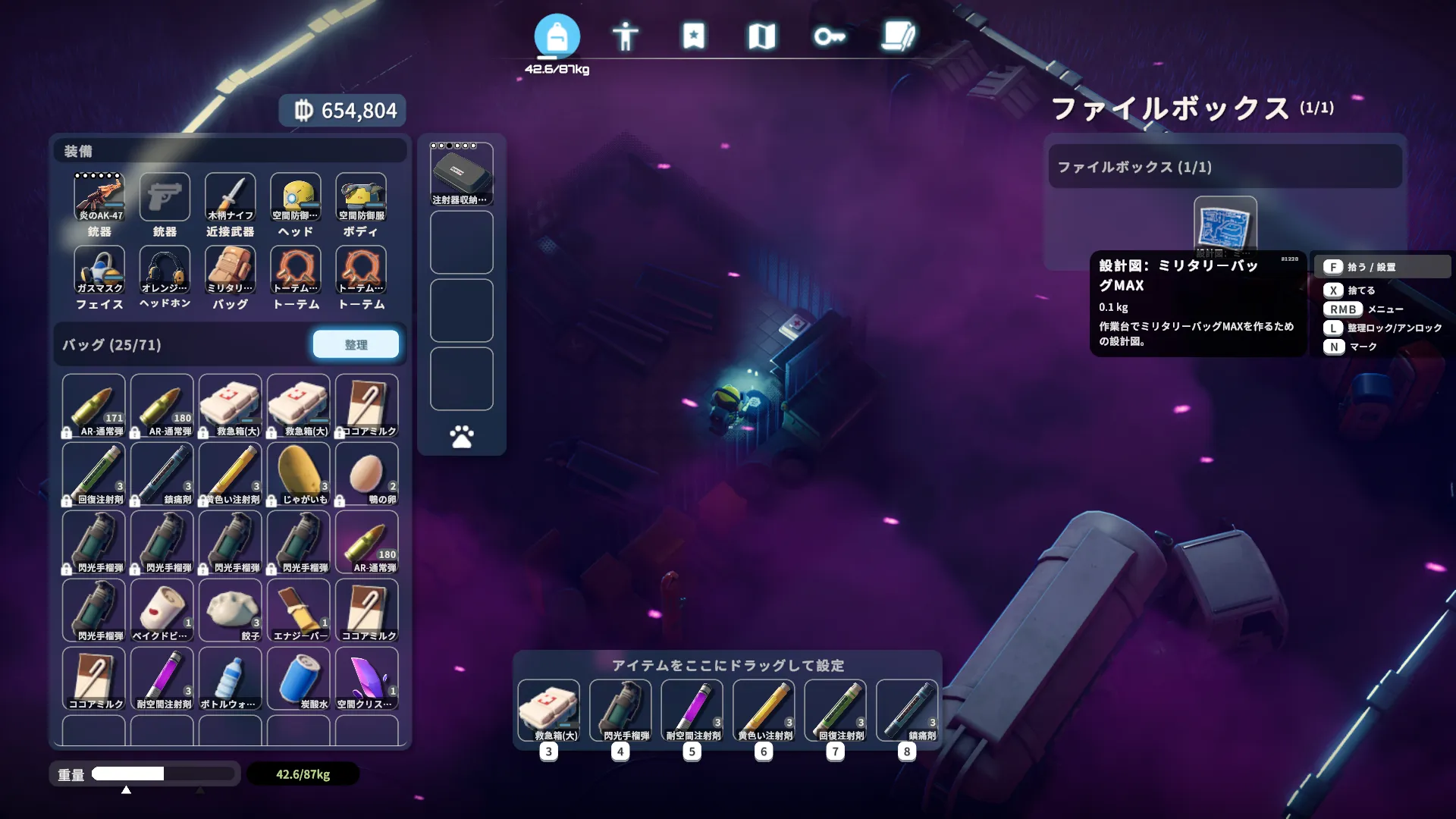Open the notes journal tab
Viewport: 1456px width, 819px height.
click(x=899, y=36)
